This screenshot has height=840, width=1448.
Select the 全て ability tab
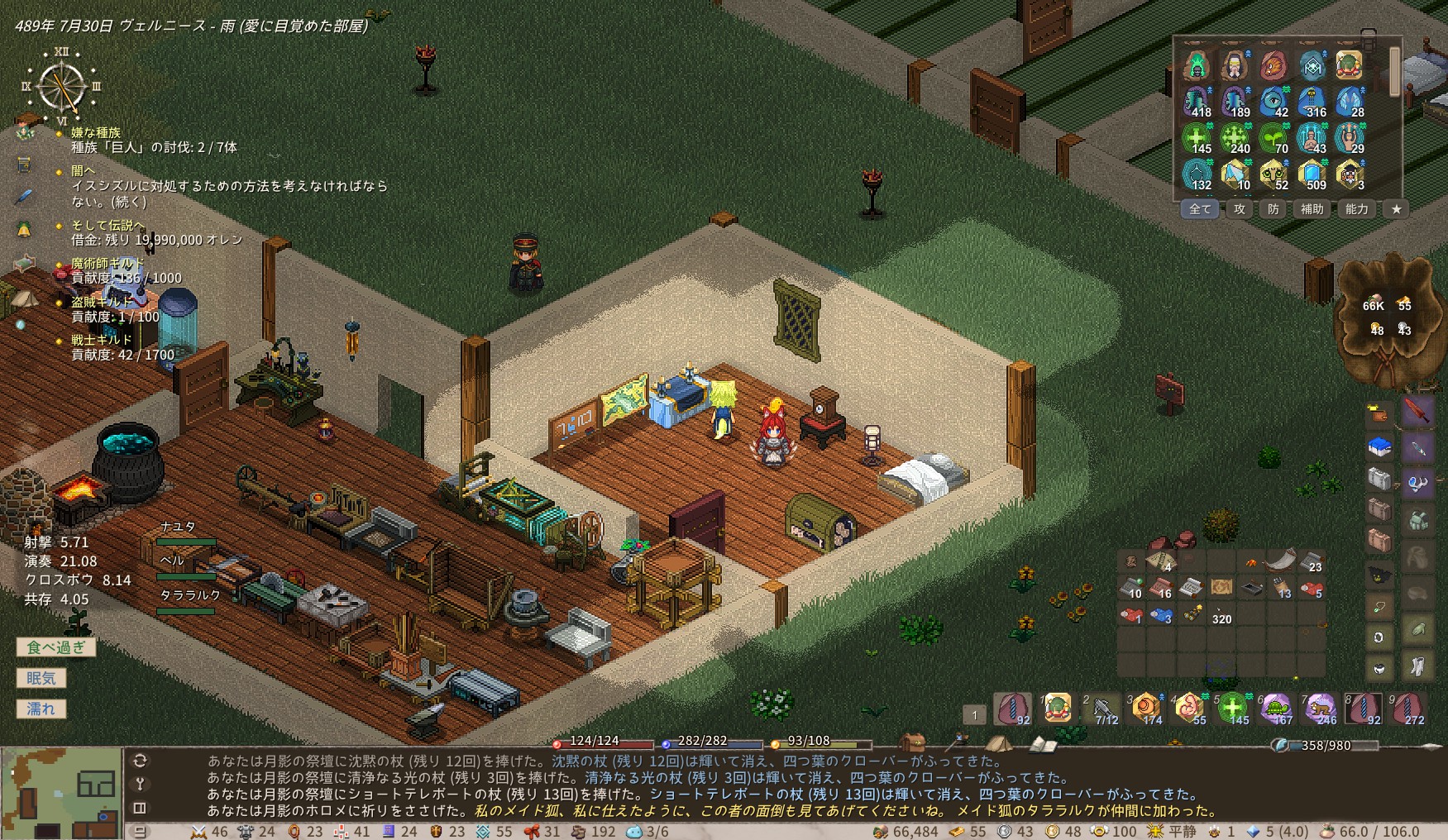pos(1200,209)
